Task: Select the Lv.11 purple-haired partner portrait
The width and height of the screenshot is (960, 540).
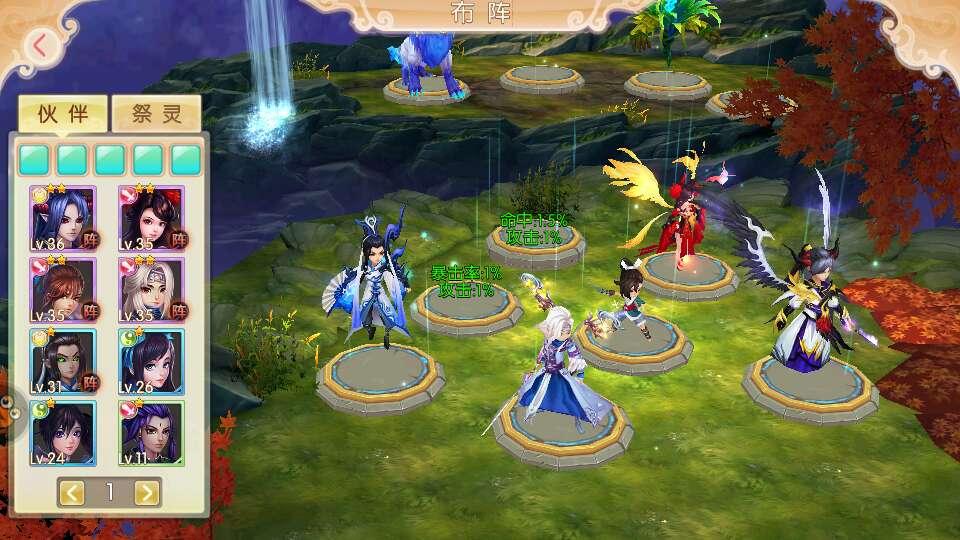Action: (152, 433)
